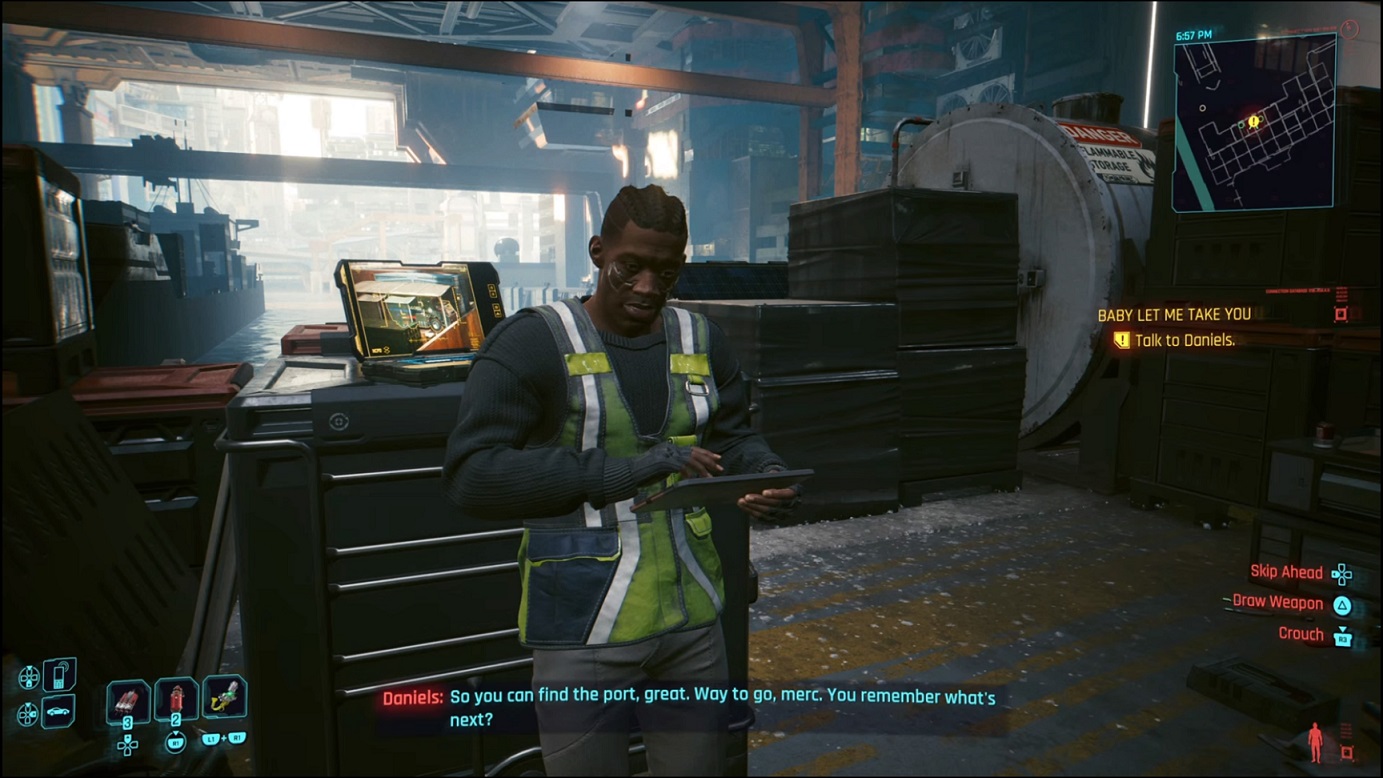This screenshot has width=1383, height=778.
Task: Select the grenade quickslot showing 3 charges
Action: point(129,699)
